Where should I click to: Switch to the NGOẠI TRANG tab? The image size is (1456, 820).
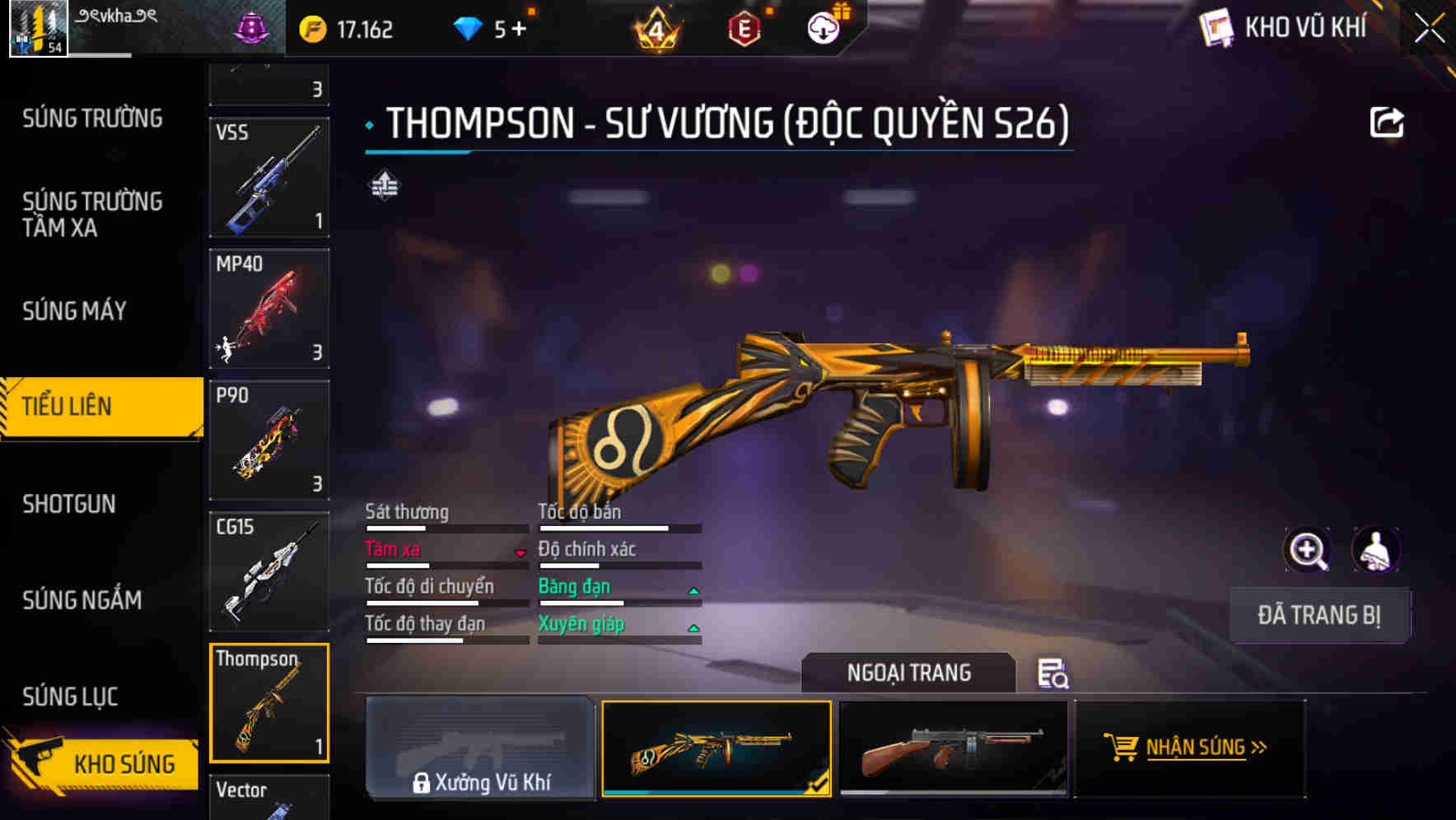(x=909, y=673)
